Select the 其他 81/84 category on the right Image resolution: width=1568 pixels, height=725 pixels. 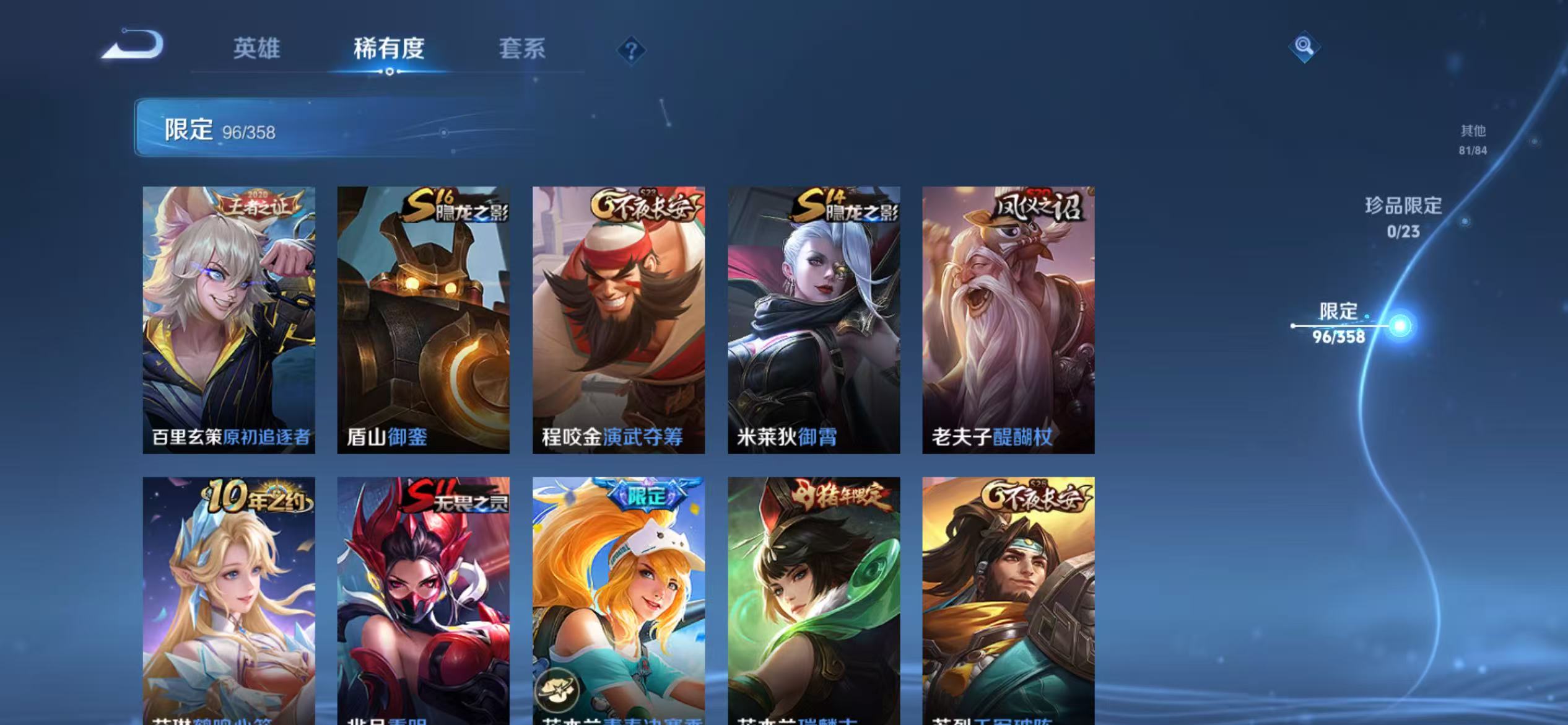click(x=1474, y=141)
